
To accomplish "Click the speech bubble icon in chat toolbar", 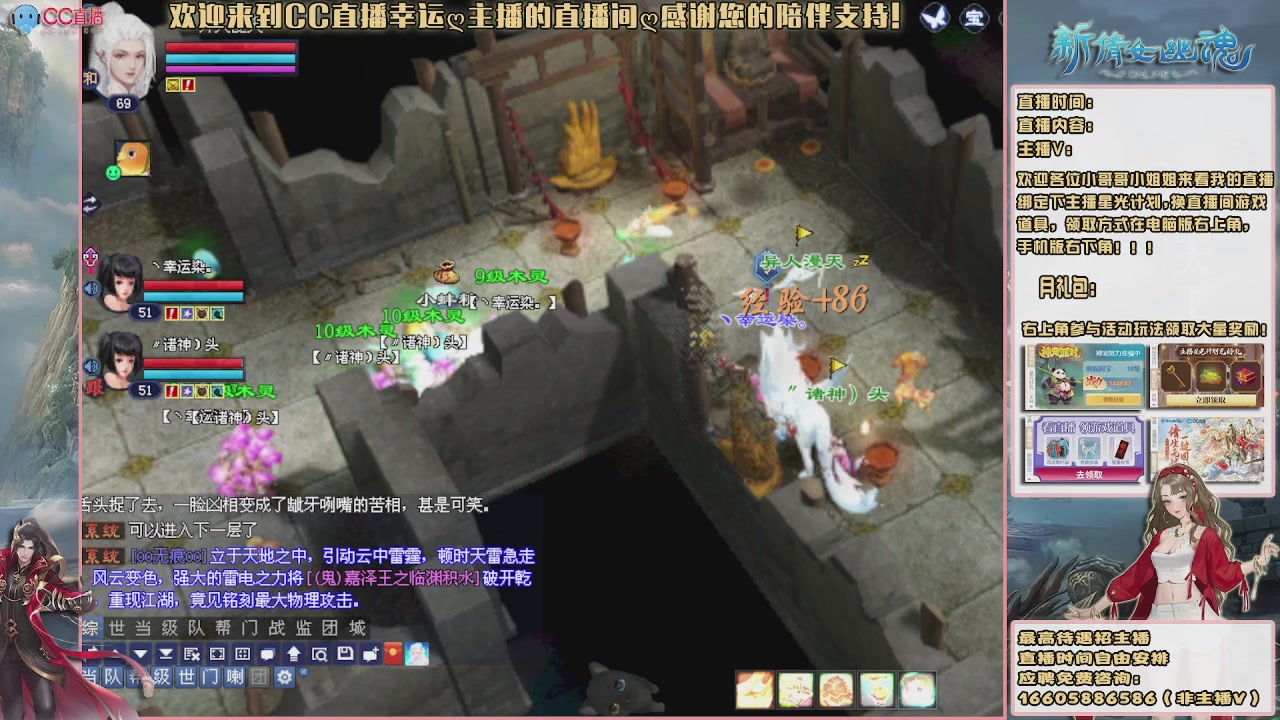I will 267,653.
